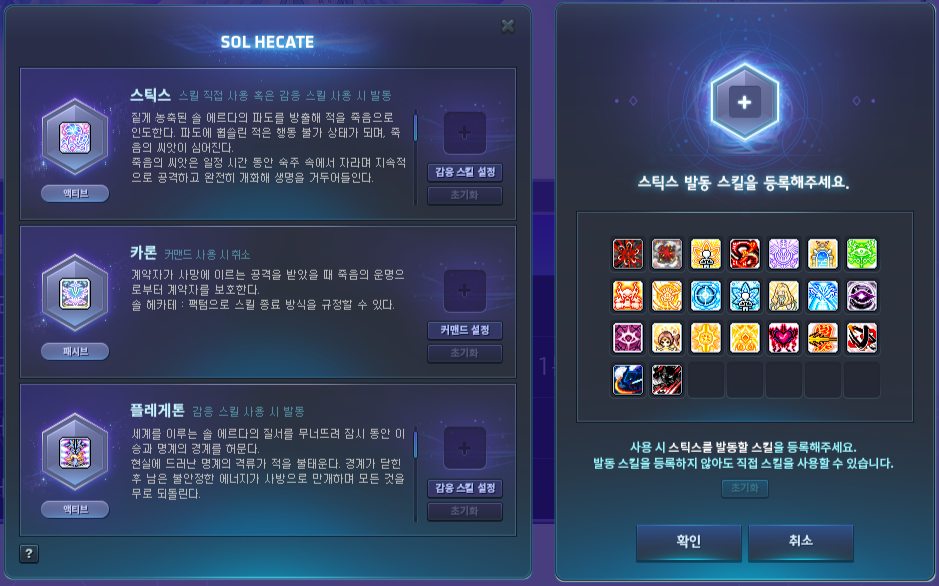Close the SOL HECATE window
Screen dimensions: 939x586
tap(508, 26)
